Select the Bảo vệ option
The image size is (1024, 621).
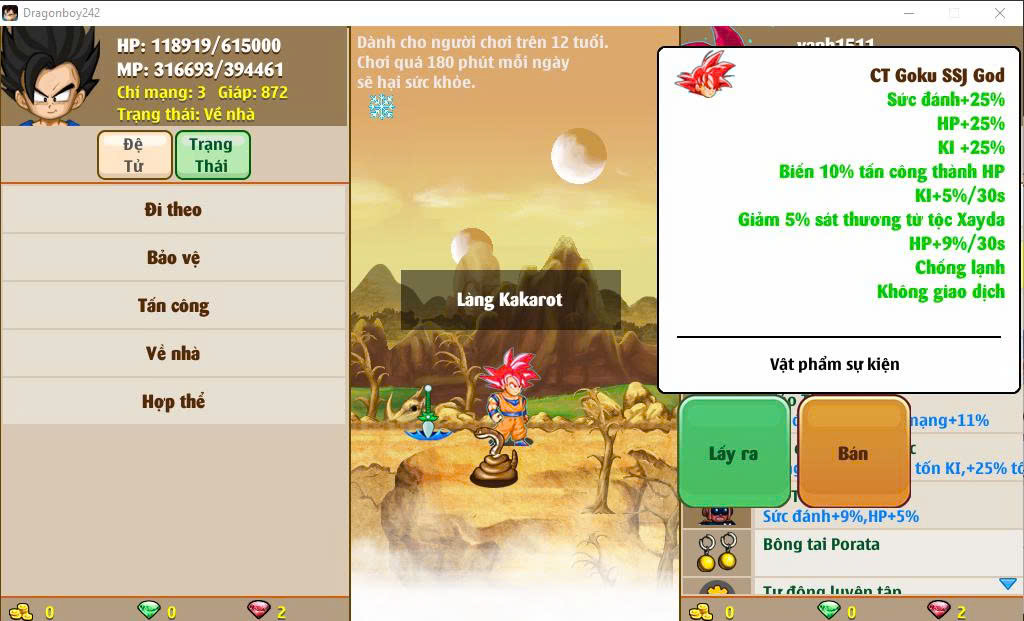[173, 258]
